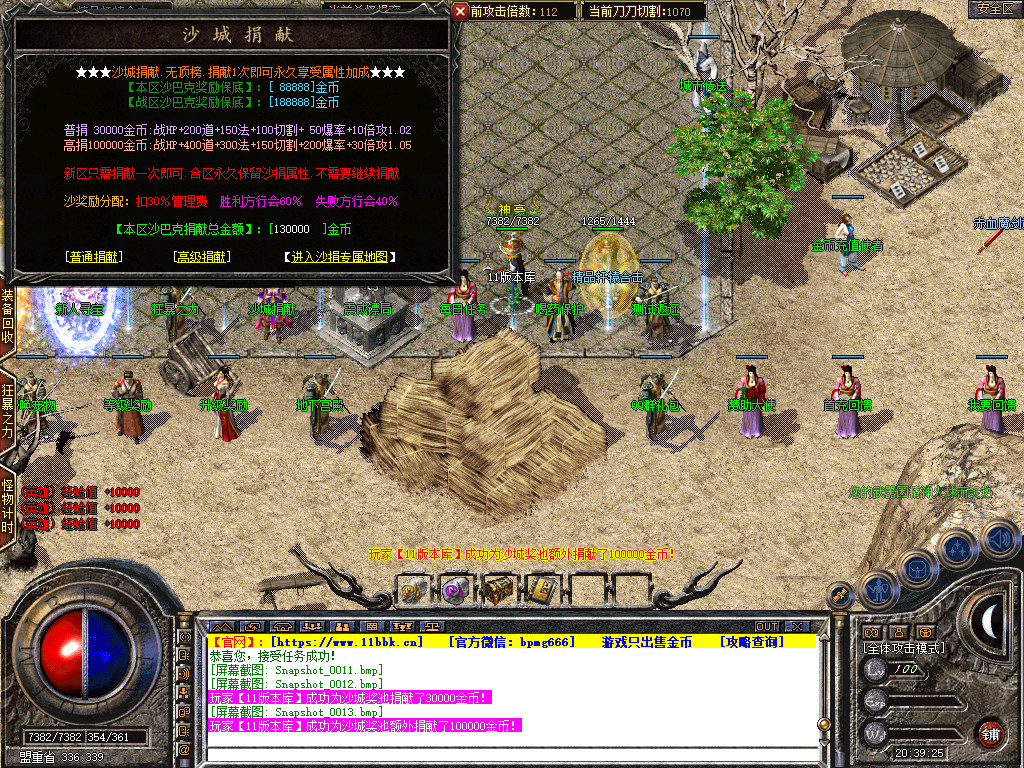This screenshot has height=768, width=1024.
Task: Open the skills sparkle round button
Action: [x=957, y=548]
